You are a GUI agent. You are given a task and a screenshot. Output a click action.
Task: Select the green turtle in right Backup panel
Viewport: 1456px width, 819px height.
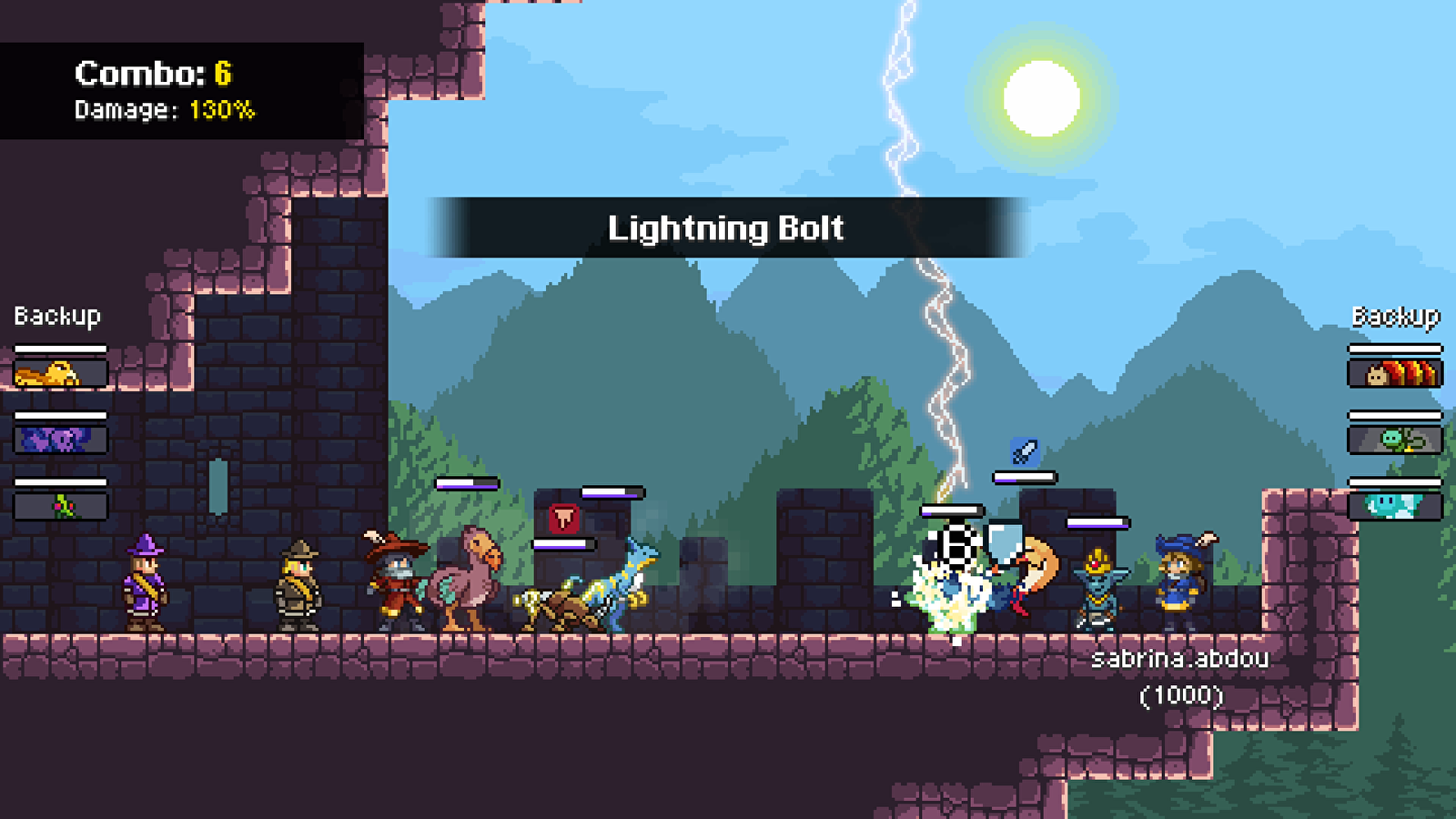coord(1395,440)
